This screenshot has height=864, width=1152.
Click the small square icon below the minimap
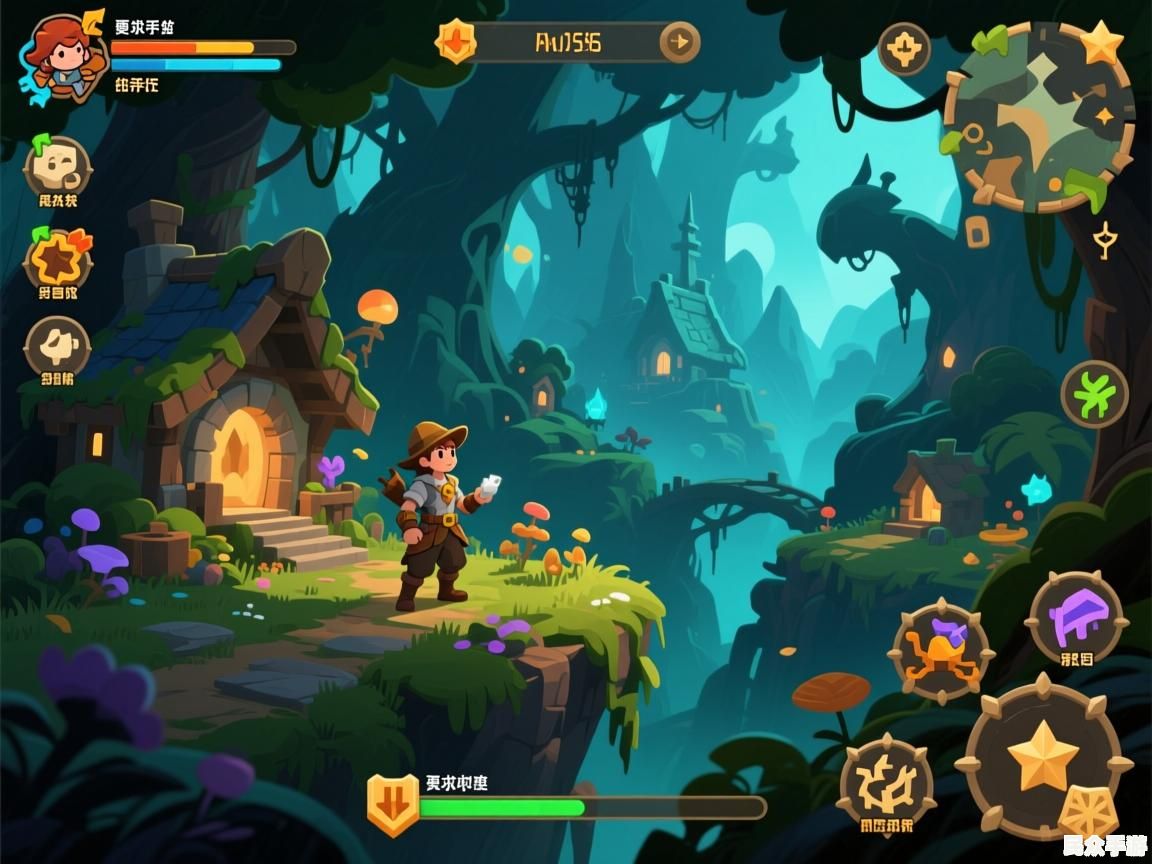coord(977,234)
